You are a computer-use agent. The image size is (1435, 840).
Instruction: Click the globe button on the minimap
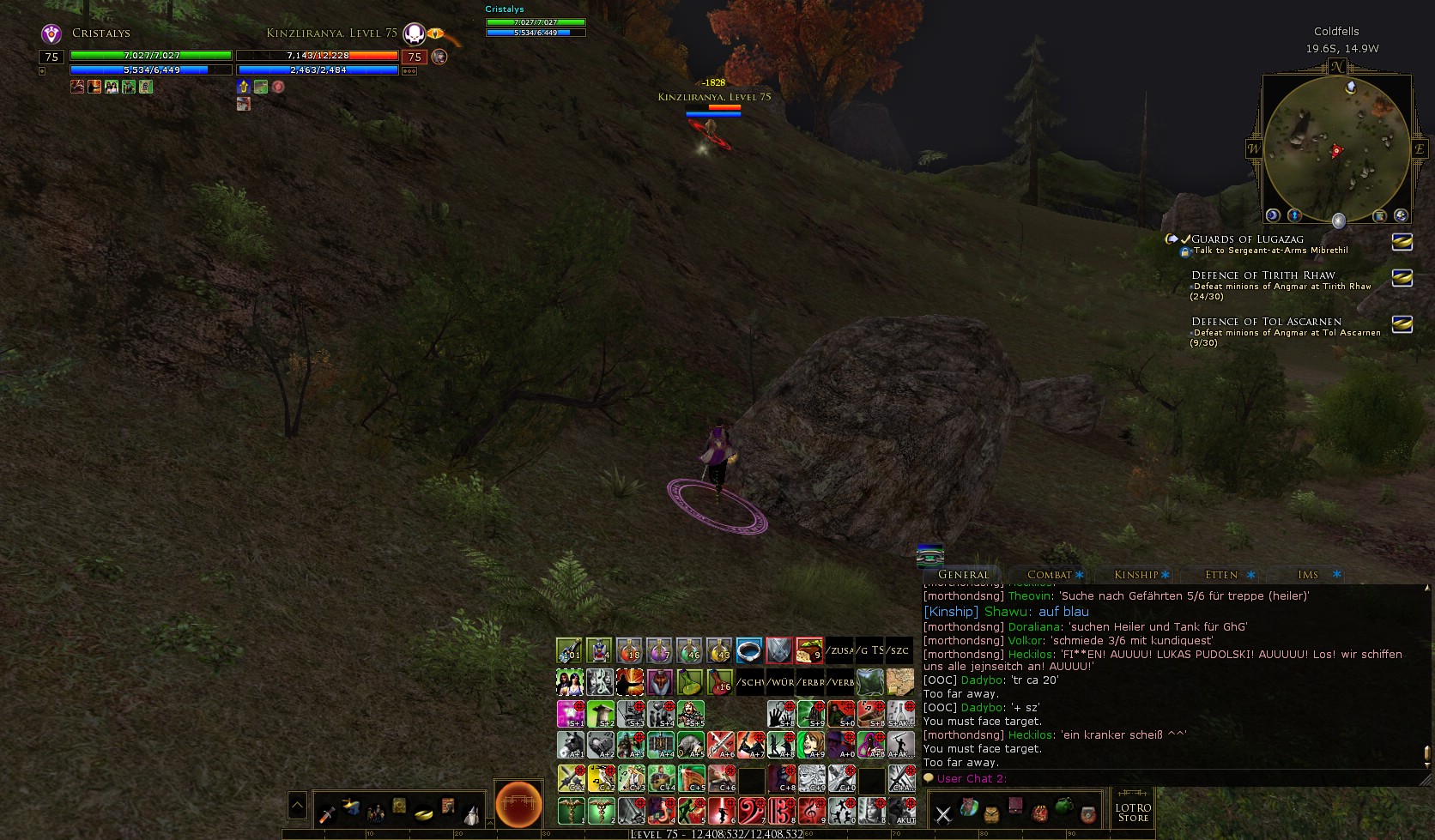click(x=1401, y=215)
